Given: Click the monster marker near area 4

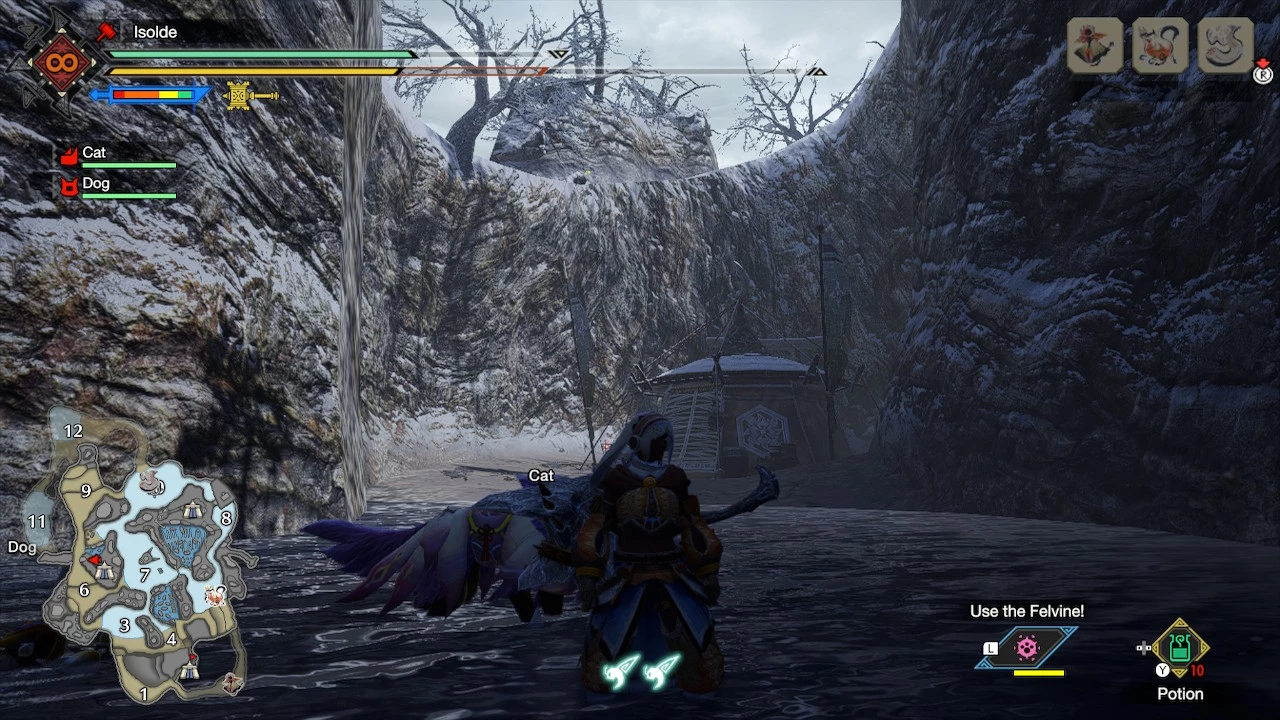Looking at the screenshot, I should coord(214,596).
